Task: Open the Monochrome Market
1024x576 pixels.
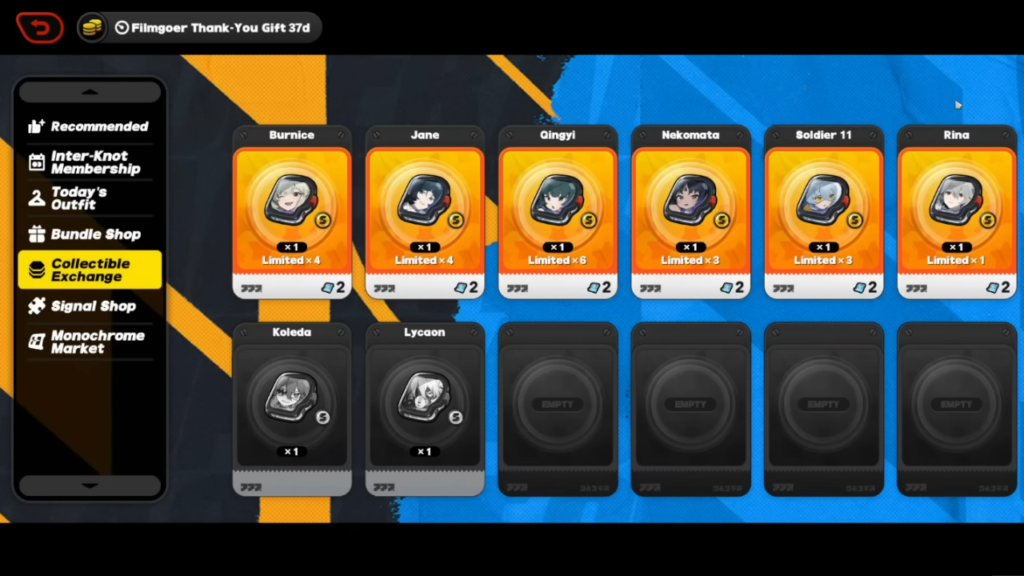Action: (89, 342)
